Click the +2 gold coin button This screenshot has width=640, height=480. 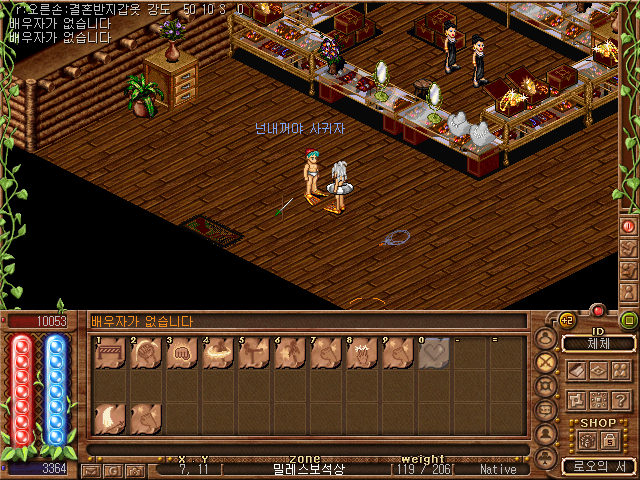[x=566, y=320]
